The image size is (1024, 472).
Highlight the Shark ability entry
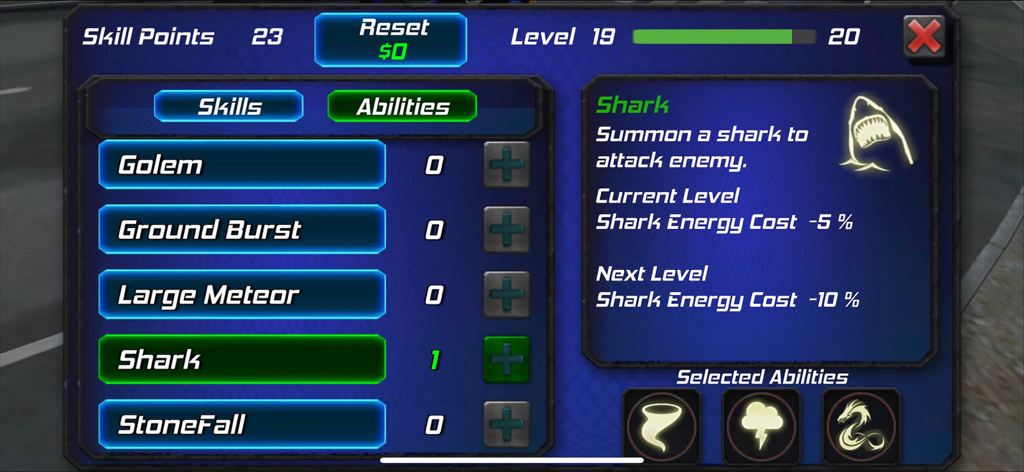242,360
